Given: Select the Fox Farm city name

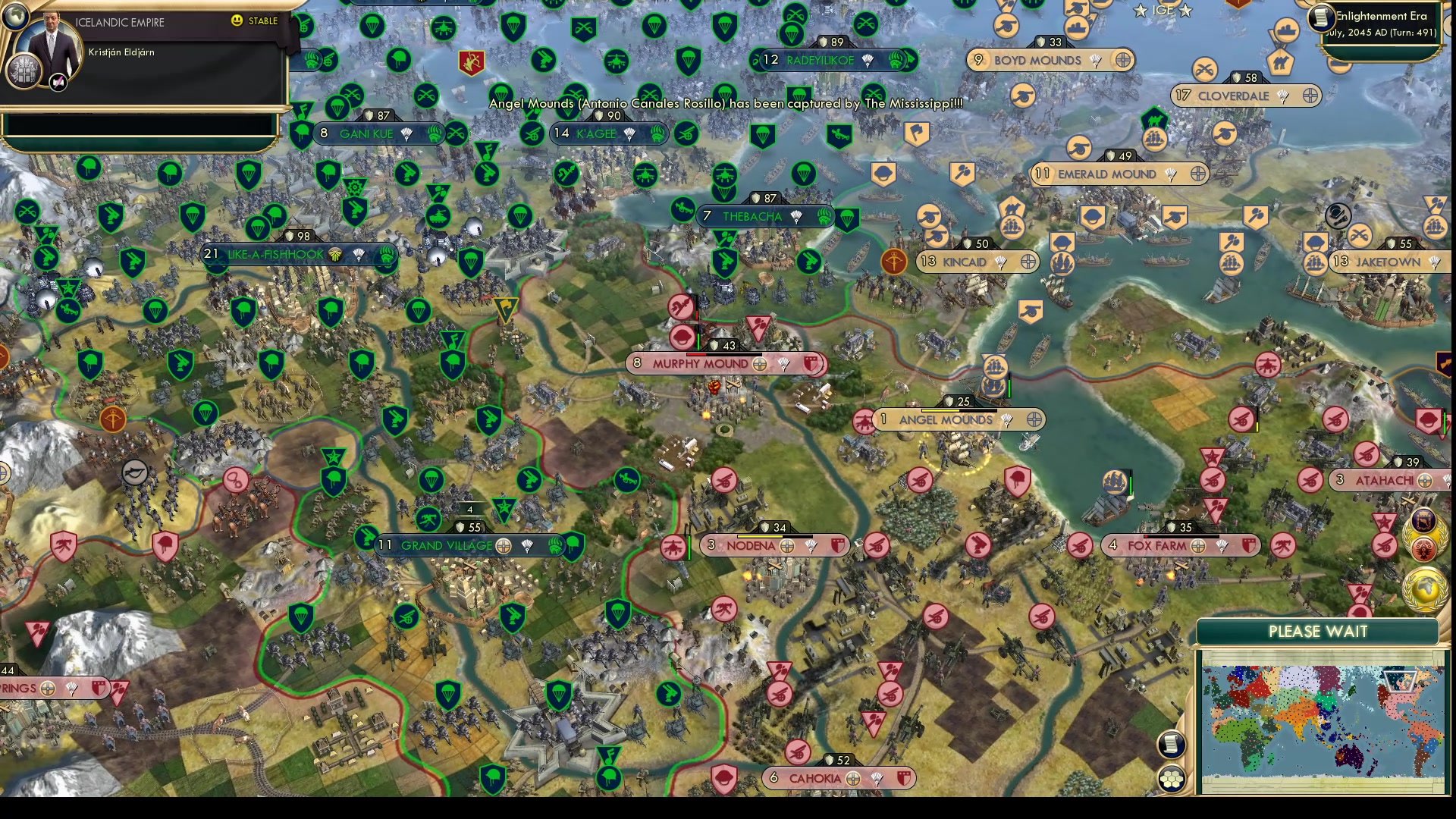Looking at the screenshot, I should pos(1156,545).
